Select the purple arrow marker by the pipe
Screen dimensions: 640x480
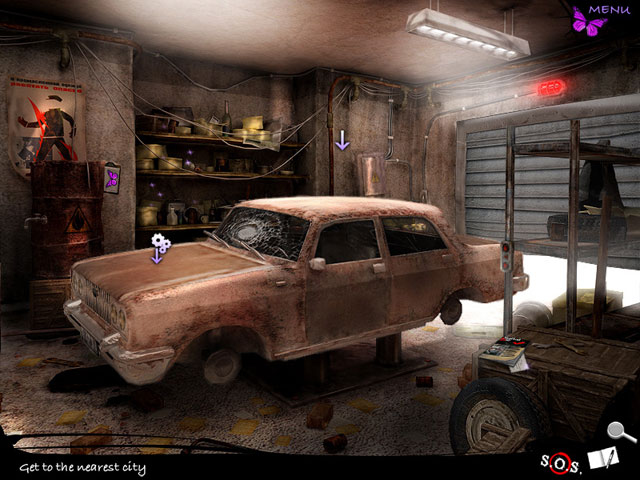pos(342,141)
